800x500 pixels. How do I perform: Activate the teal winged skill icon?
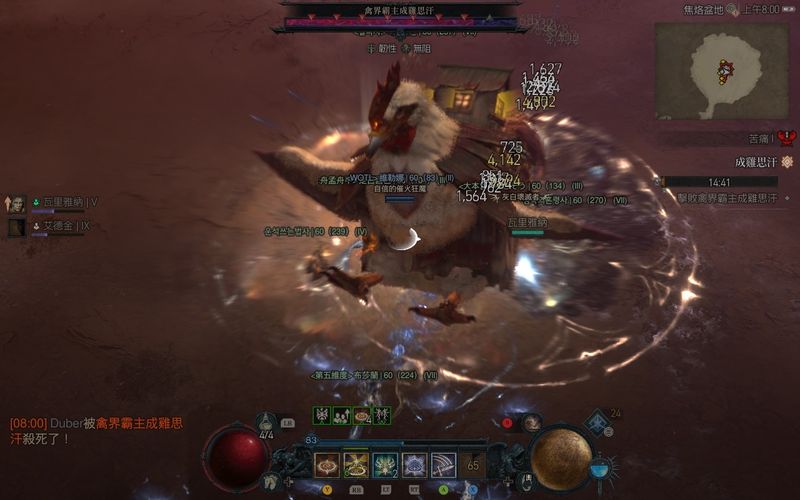(385, 465)
